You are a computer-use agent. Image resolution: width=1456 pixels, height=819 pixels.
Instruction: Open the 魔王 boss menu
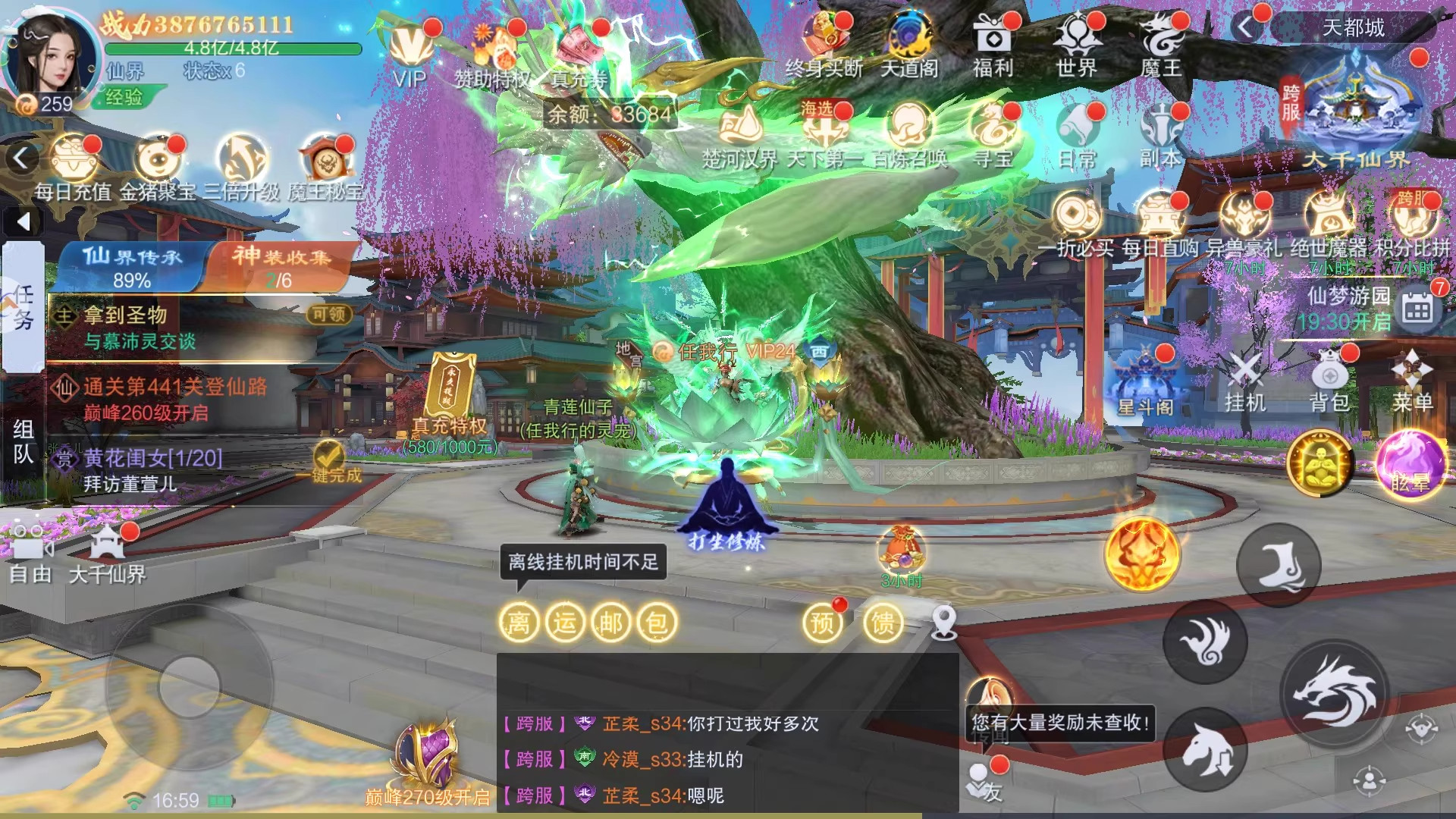1161,45
